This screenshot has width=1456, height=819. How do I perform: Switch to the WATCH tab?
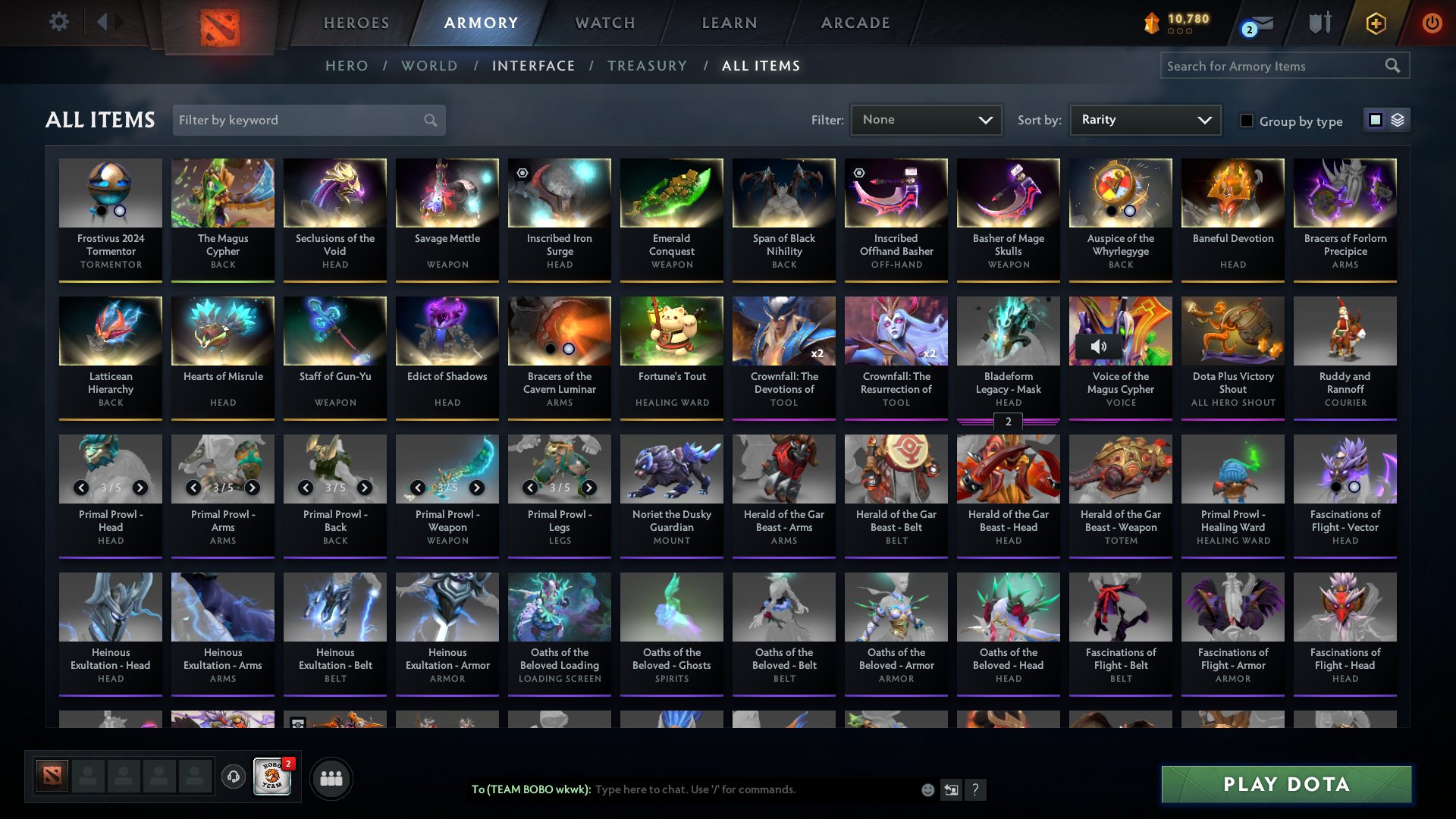(604, 23)
